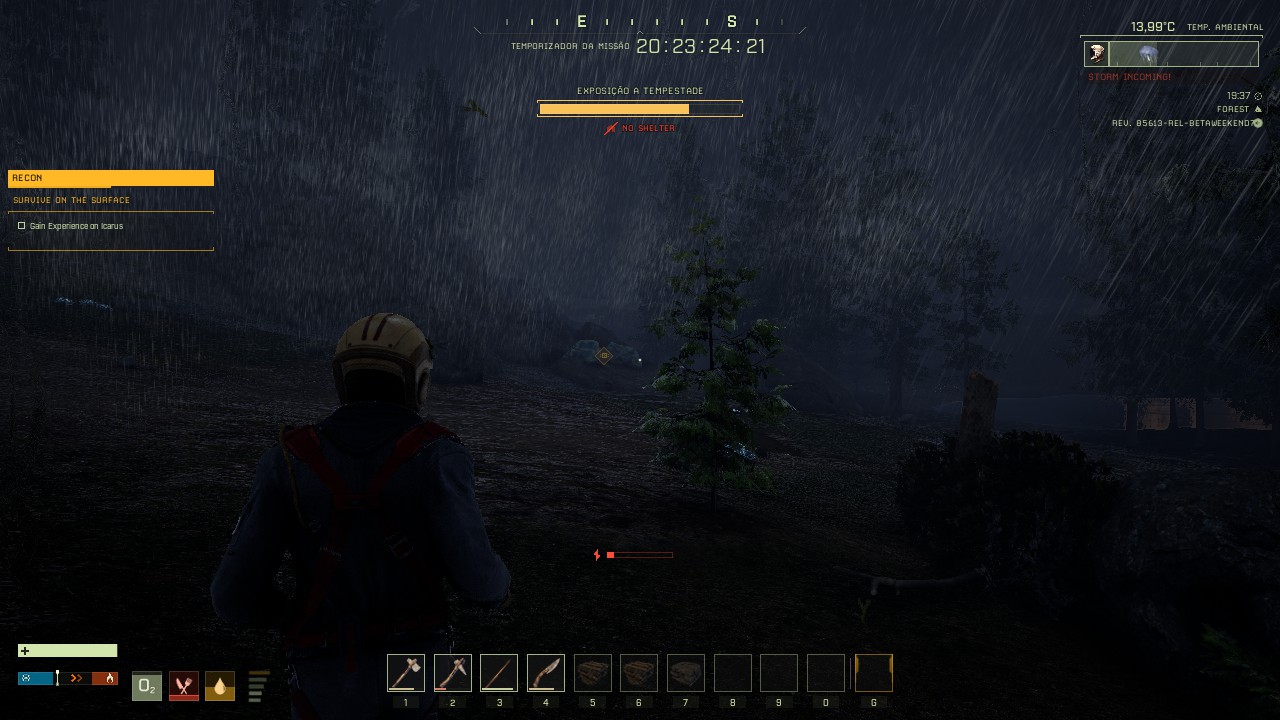Expand the RECON mission panel header
Screen dimensions: 1280x720
click(x=110, y=177)
